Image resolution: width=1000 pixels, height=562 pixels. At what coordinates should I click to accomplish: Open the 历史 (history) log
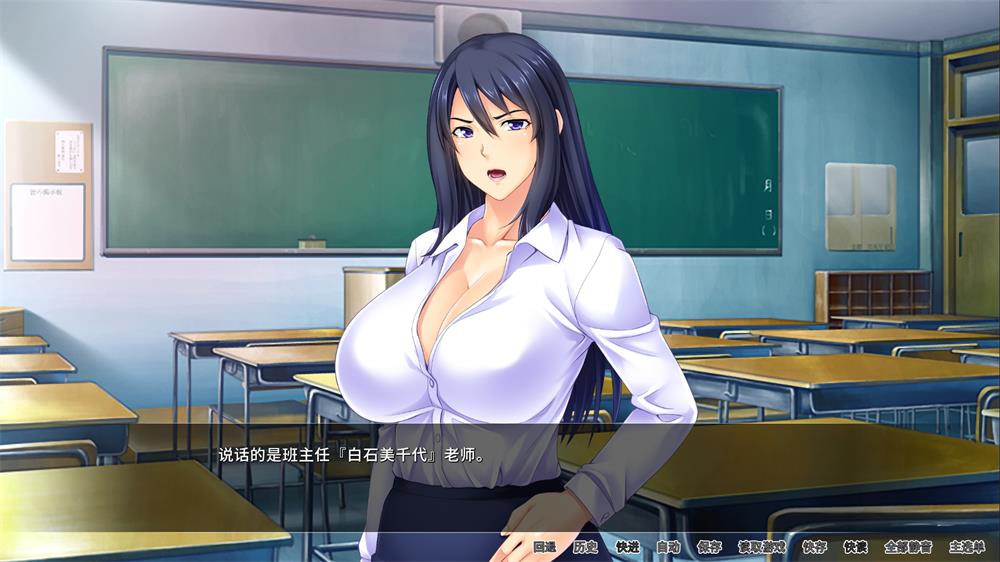click(x=585, y=547)
